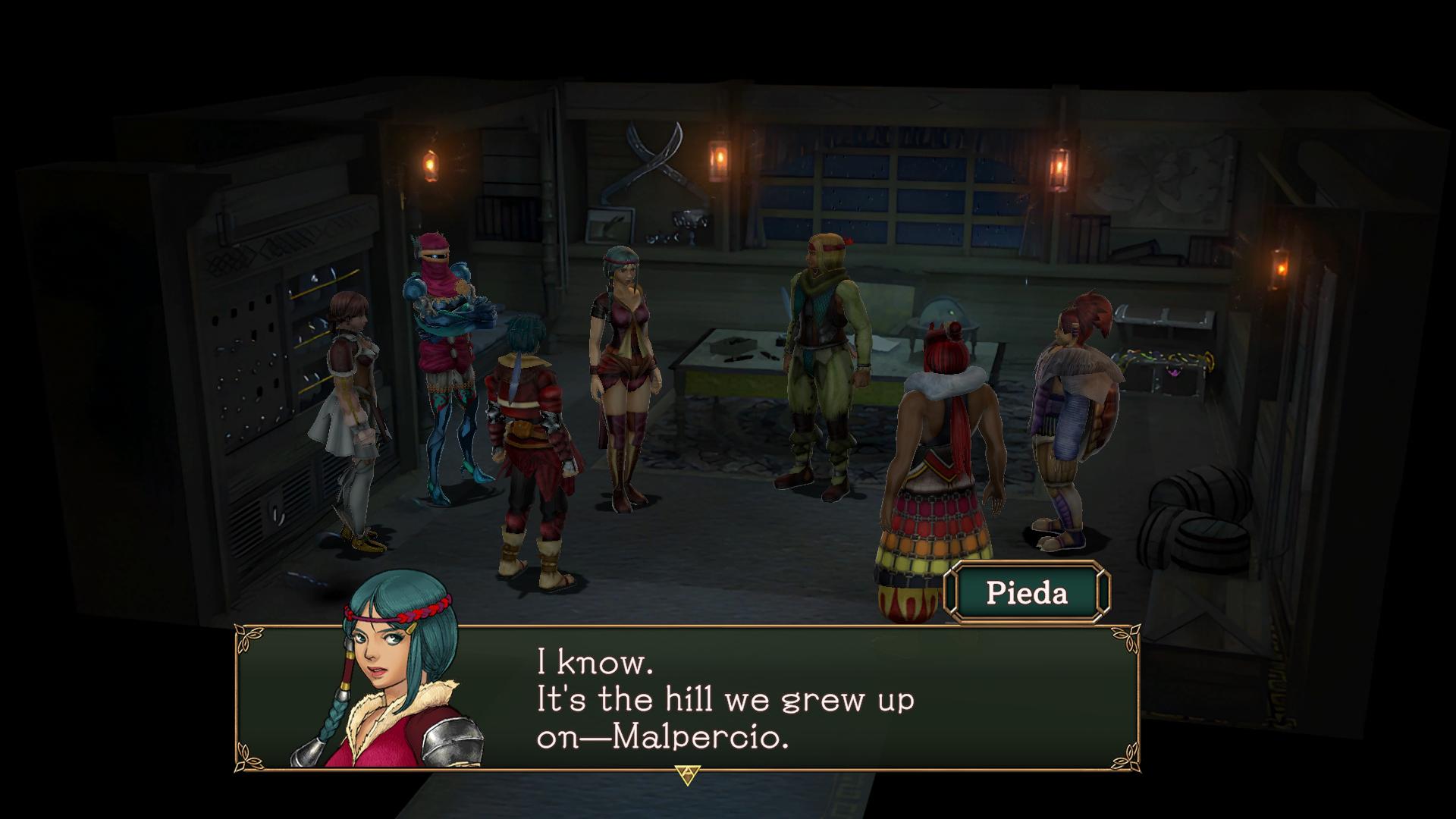
Task: Advance dialogue with the gold triangle indicator
Action: 687,774
